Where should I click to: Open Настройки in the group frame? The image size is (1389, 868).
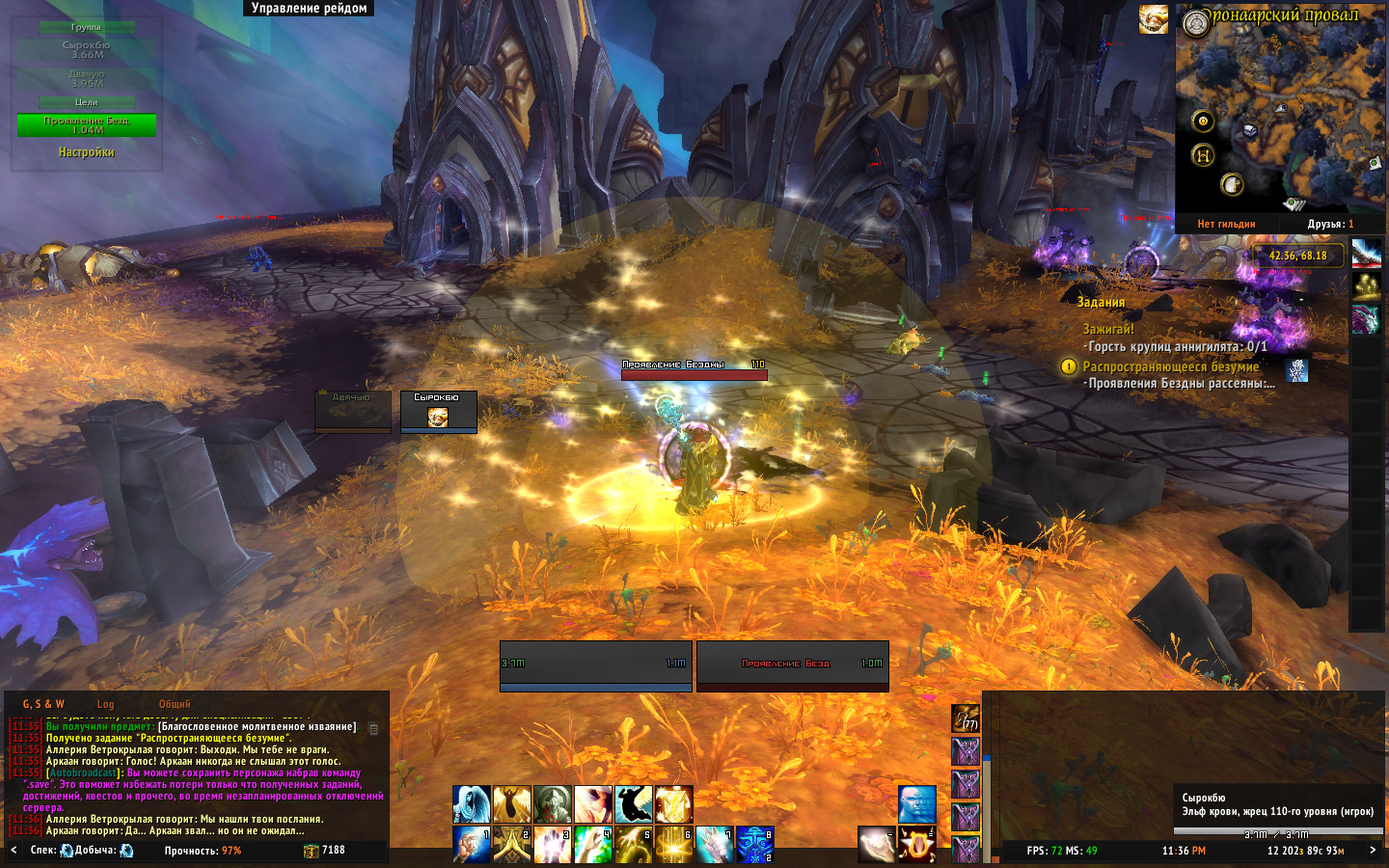tap(86, 152)
